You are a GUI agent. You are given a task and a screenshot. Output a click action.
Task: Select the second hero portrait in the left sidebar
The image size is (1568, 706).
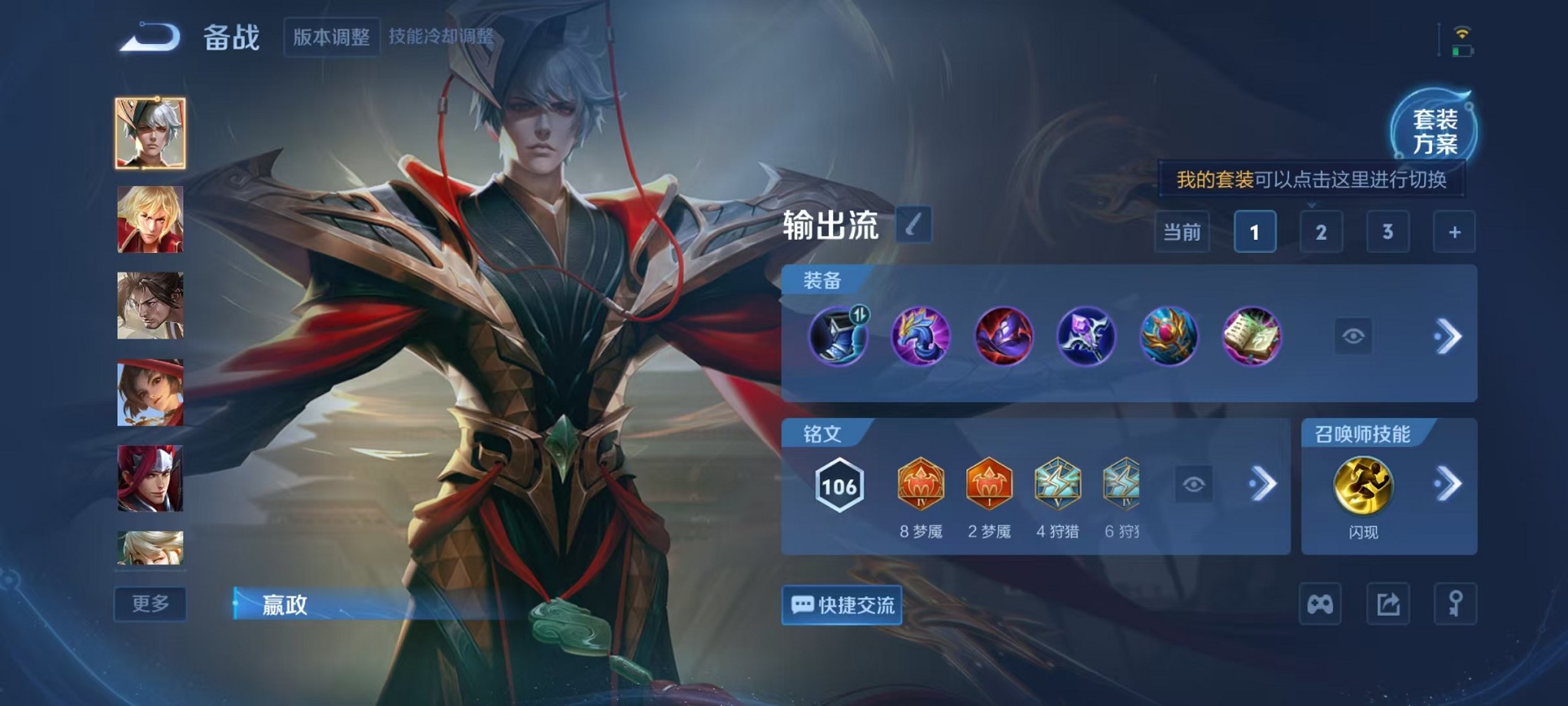150,220
